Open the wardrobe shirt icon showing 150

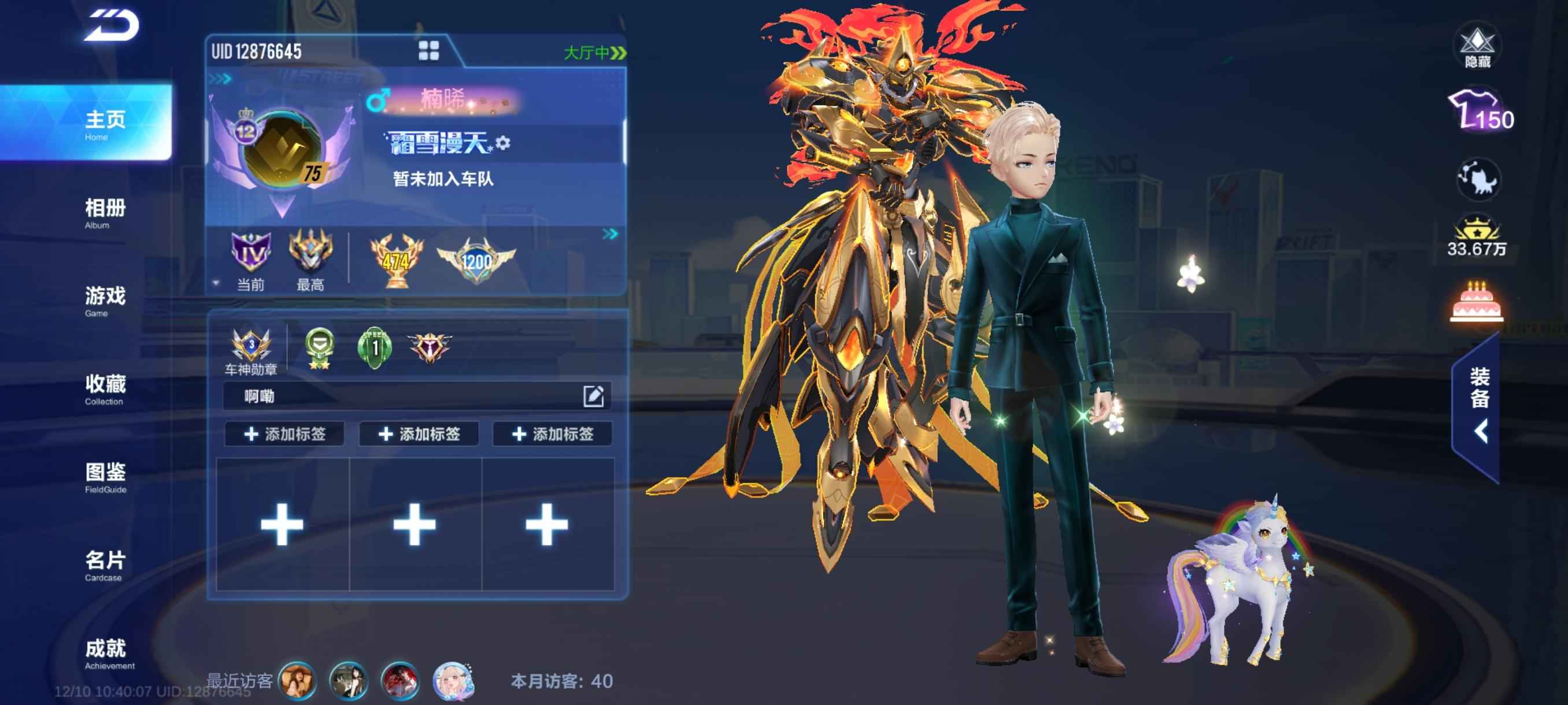[1479, 112]
